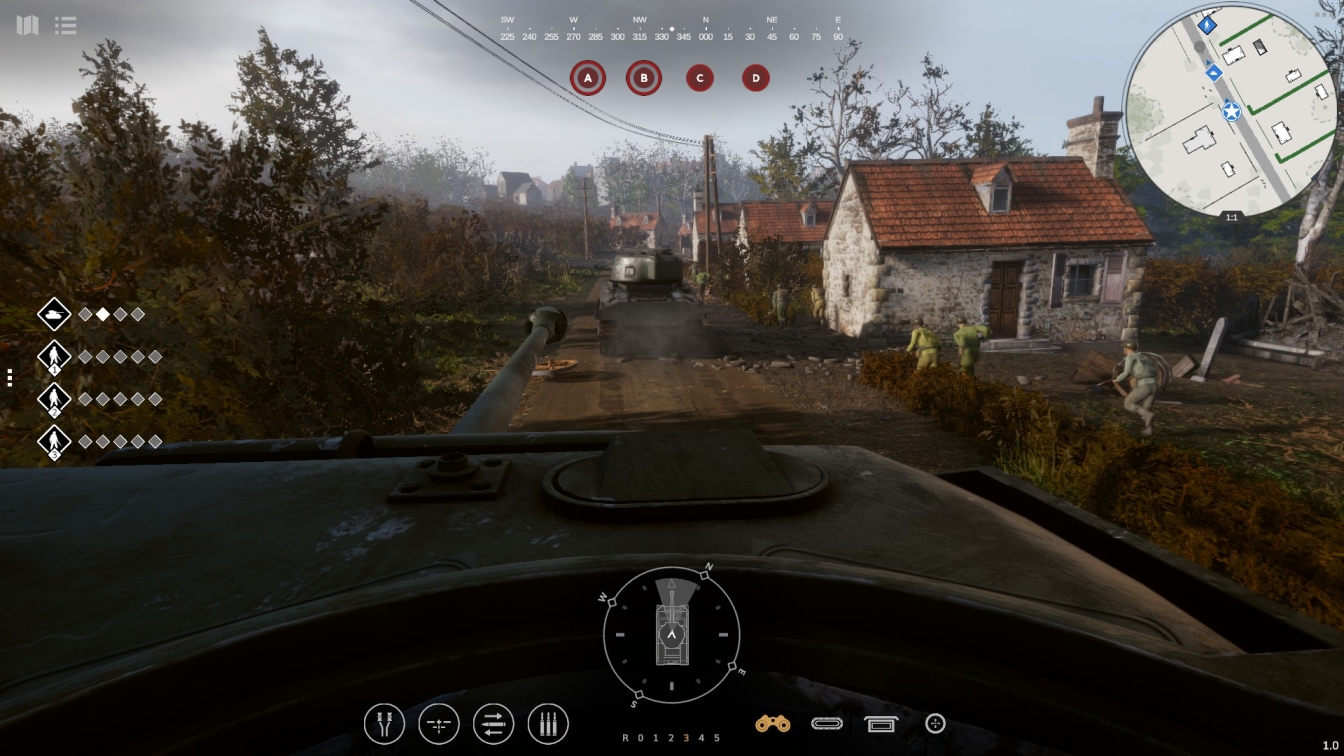
Task: Select infantry squad 1 icon
Action: click(x=54, y=357)
